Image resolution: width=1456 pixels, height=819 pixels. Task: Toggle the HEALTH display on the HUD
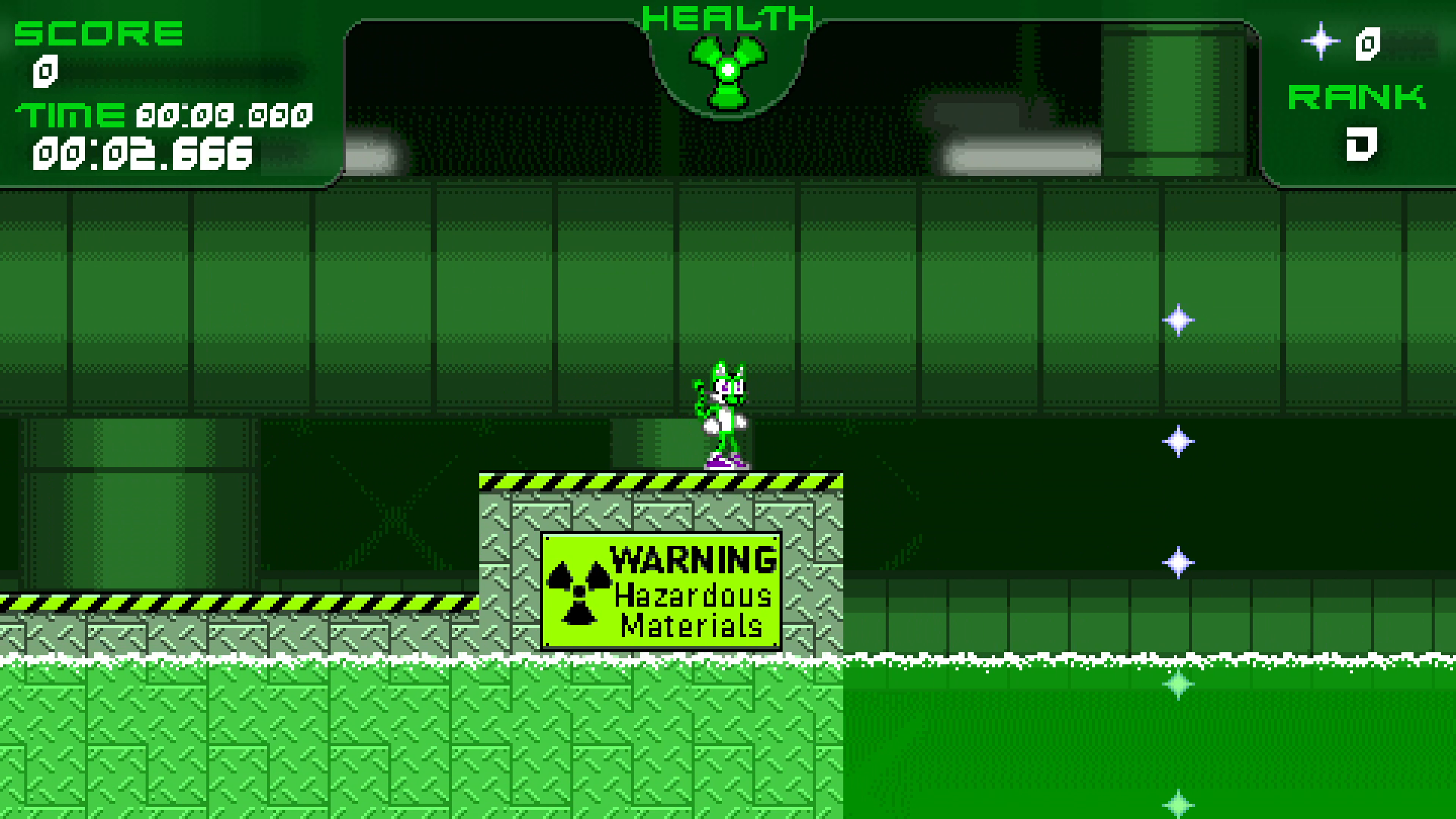click(x=726, y=15)
